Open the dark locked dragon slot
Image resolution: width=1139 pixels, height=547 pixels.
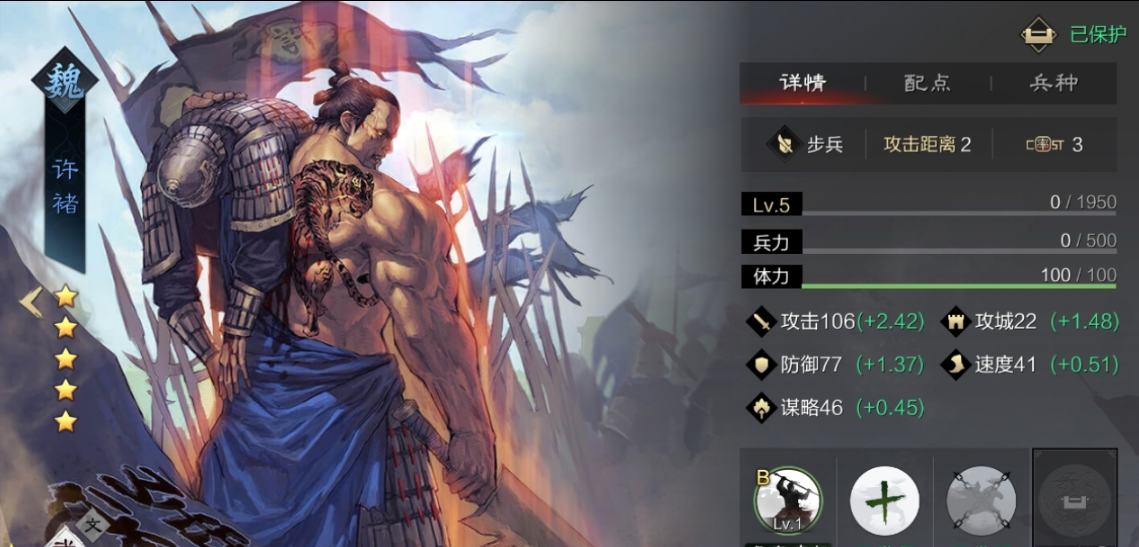(x=1075, y=497)
